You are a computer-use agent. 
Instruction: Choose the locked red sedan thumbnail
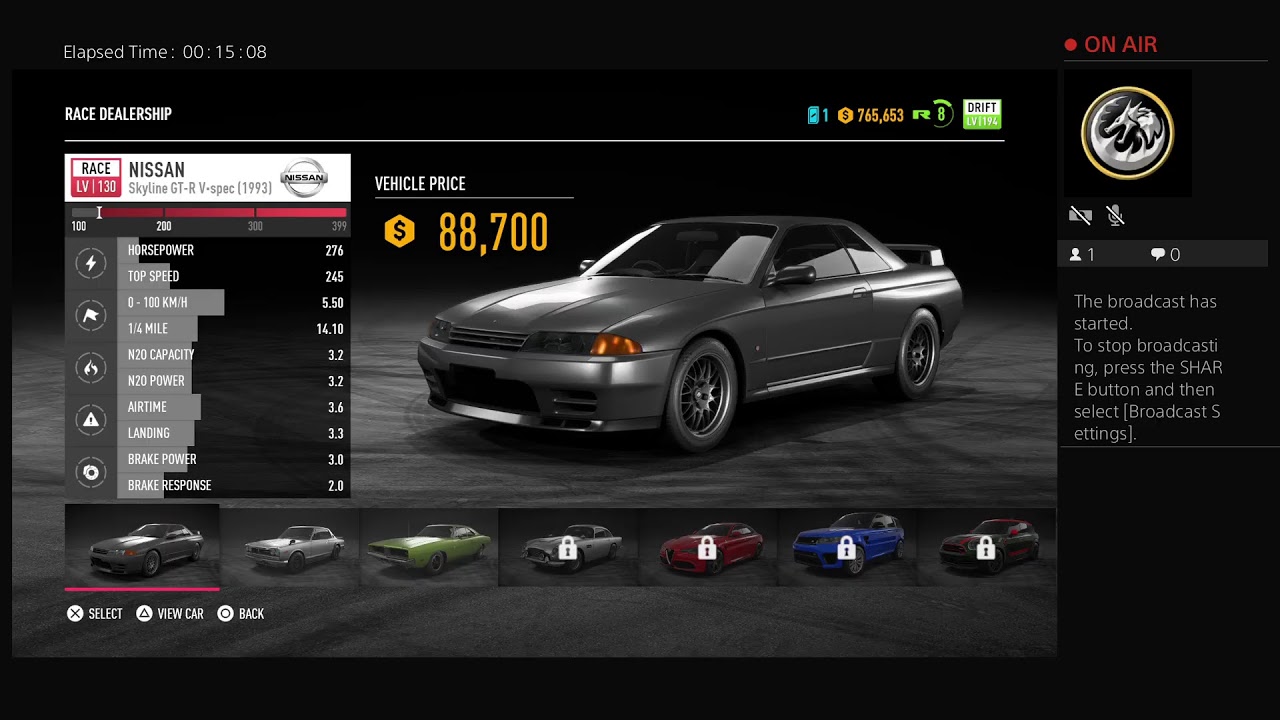(707, 546)
